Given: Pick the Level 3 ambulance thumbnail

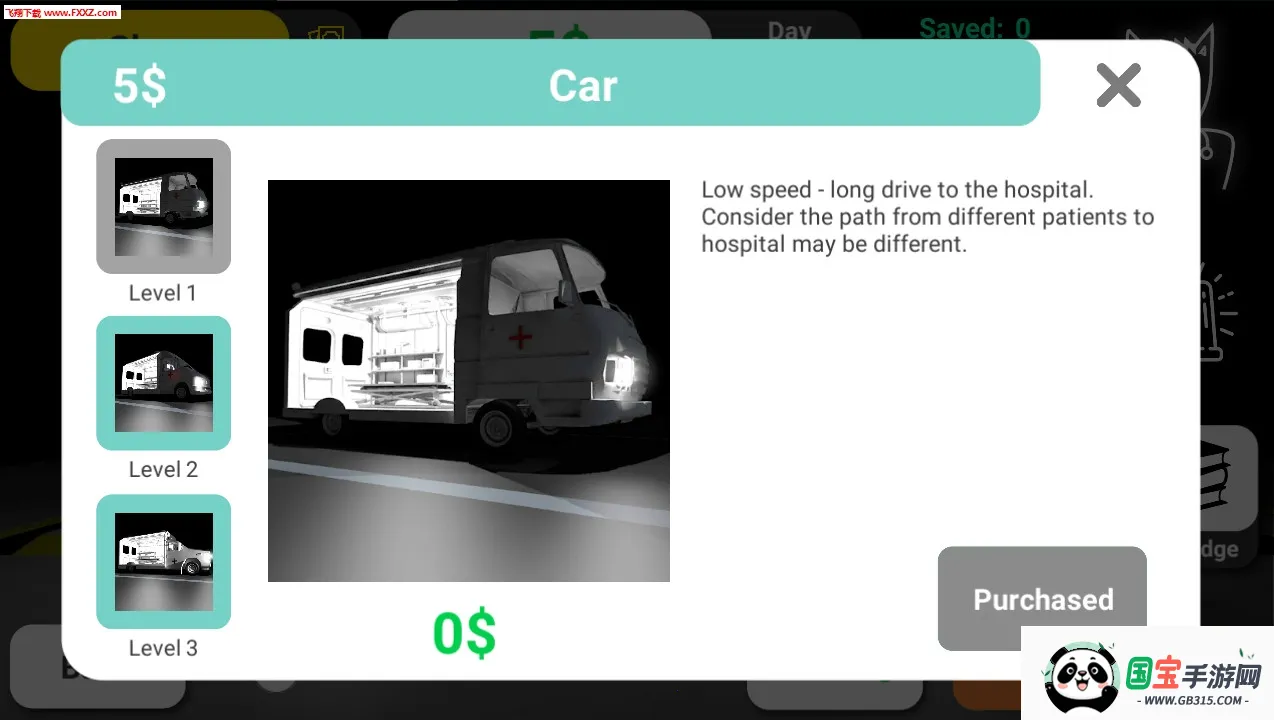Looking at the screenshot, I should pos(163,561).
